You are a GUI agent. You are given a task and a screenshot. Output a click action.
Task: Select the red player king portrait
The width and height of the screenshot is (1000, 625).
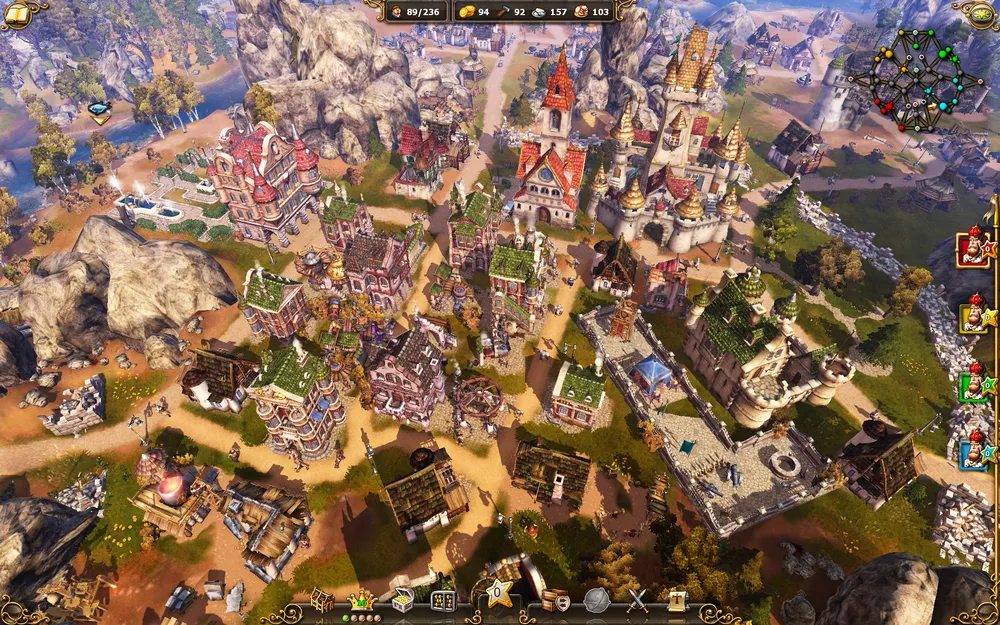973,248
